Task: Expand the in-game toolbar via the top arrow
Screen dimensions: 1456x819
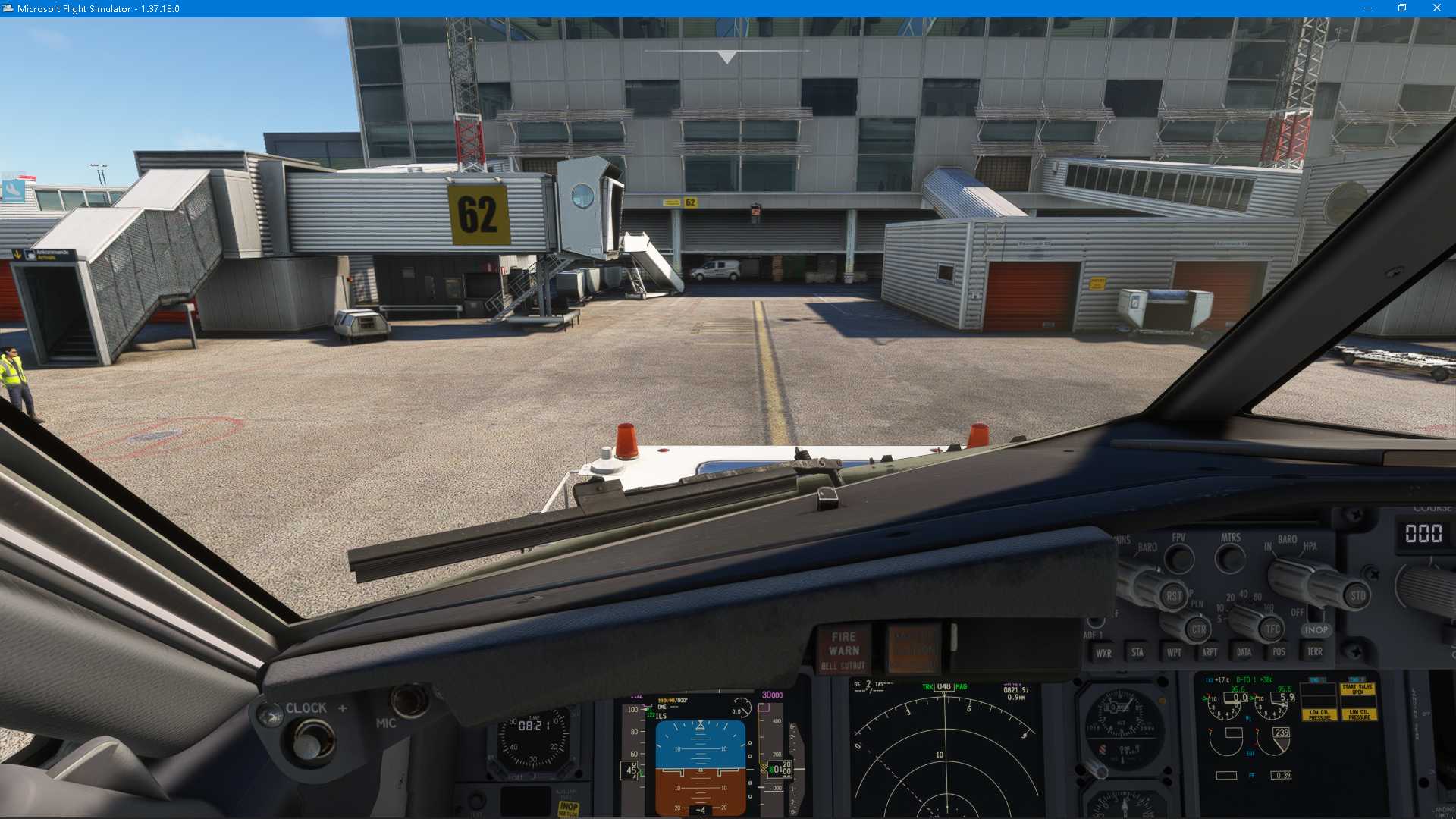Action: pos(726,55)
